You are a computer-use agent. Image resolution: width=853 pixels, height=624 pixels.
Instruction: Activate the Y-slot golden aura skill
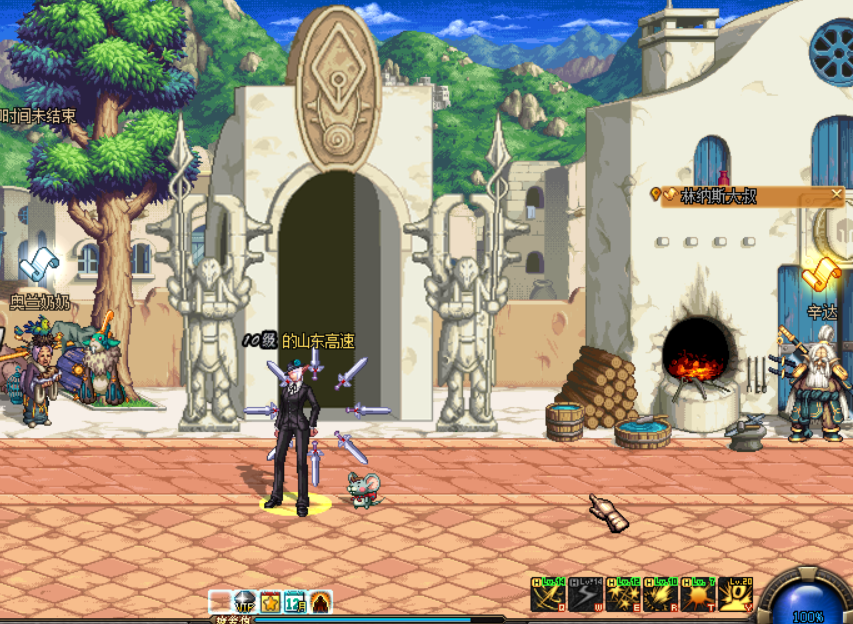pyautogui.click(x=737, y=595)
